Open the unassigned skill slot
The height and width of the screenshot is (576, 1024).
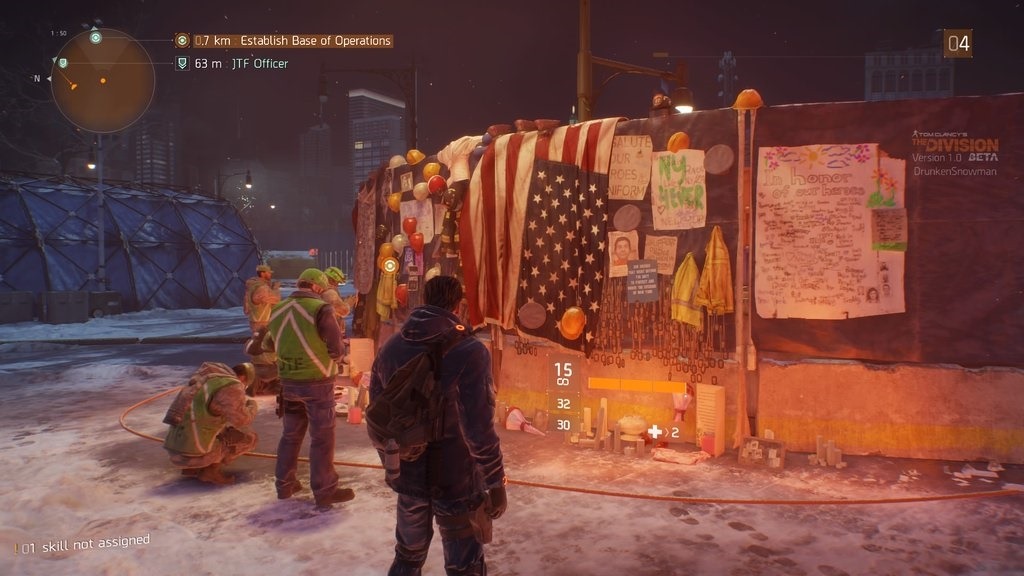tap(84, 544)
